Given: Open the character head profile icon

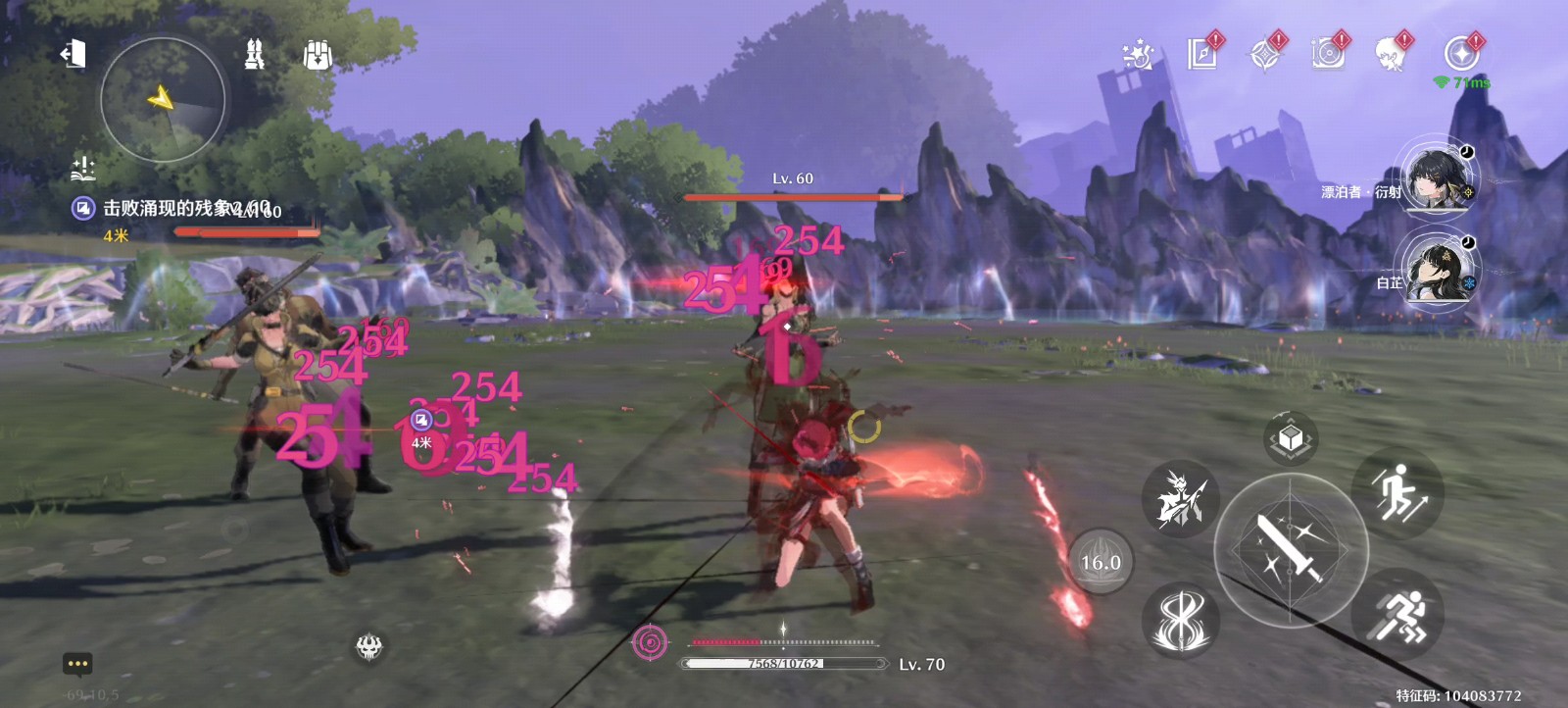Looking at the screenshot, I should (x=1391, y=54).
